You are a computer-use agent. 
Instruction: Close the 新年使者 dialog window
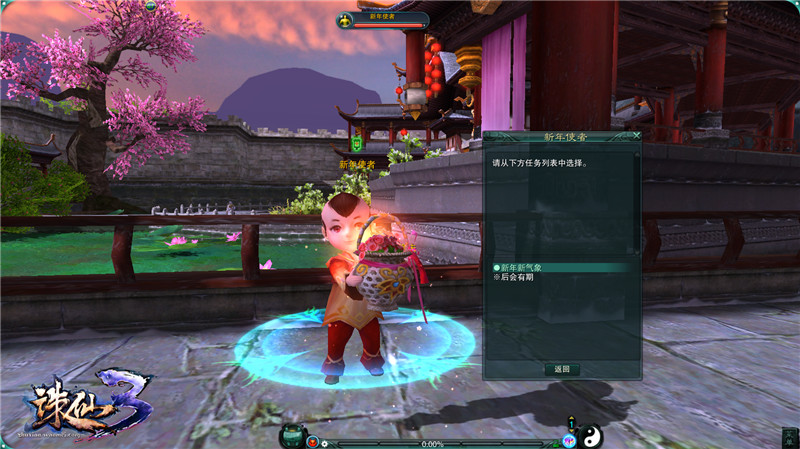pos(637,135)
